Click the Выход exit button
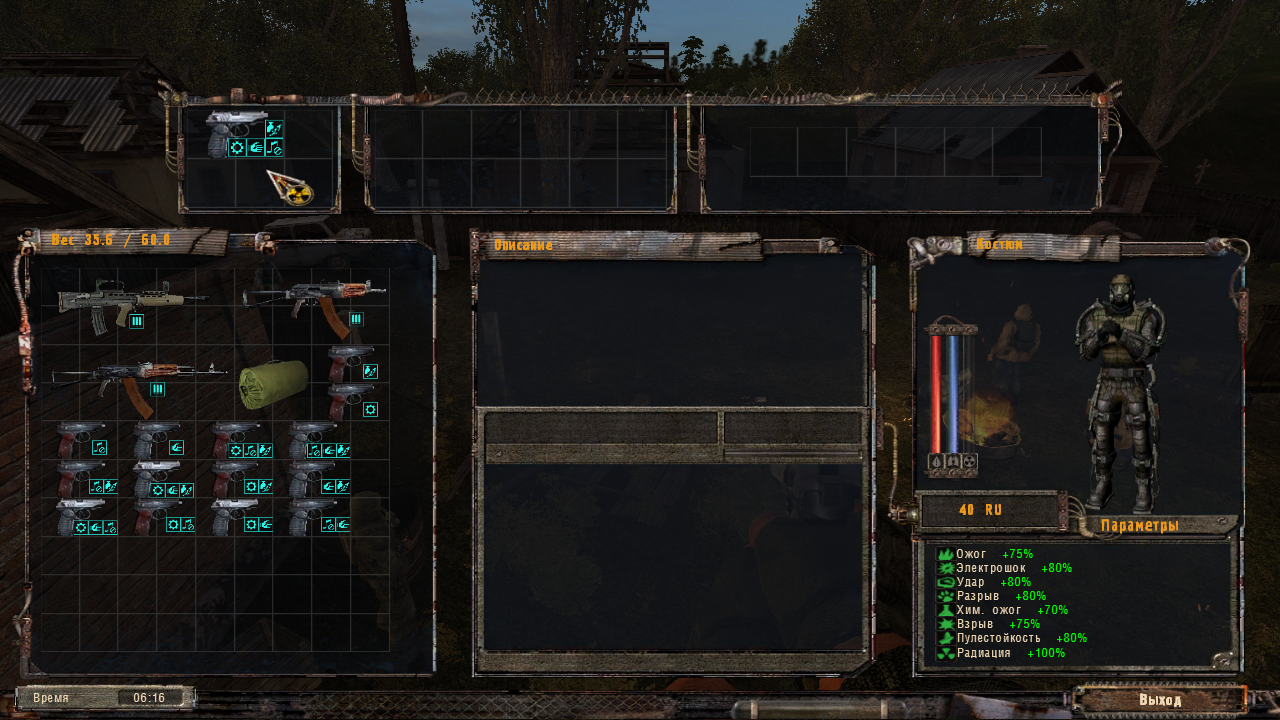 1159,699
